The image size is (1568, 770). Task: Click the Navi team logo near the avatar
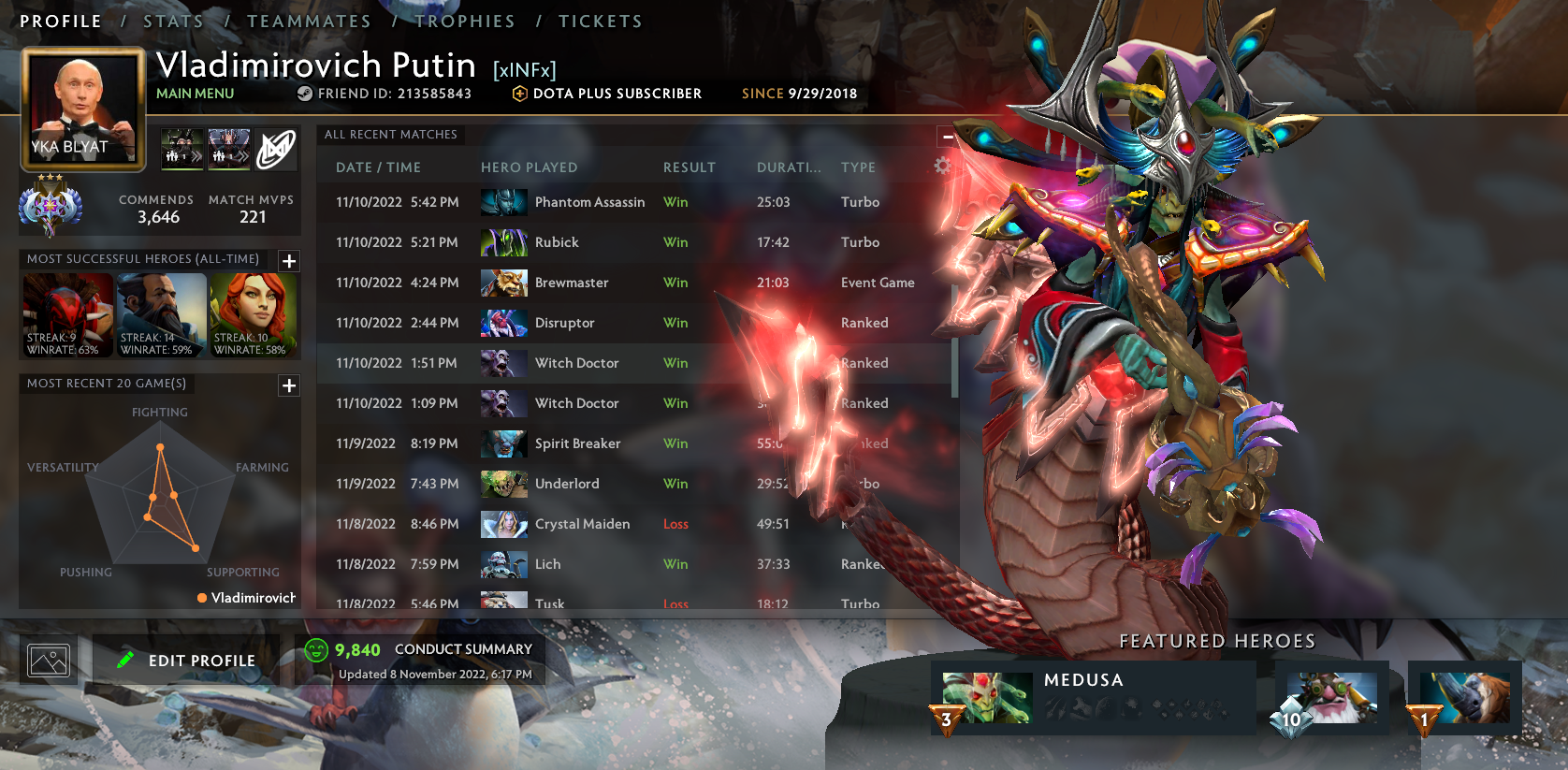tap(275, 149)
